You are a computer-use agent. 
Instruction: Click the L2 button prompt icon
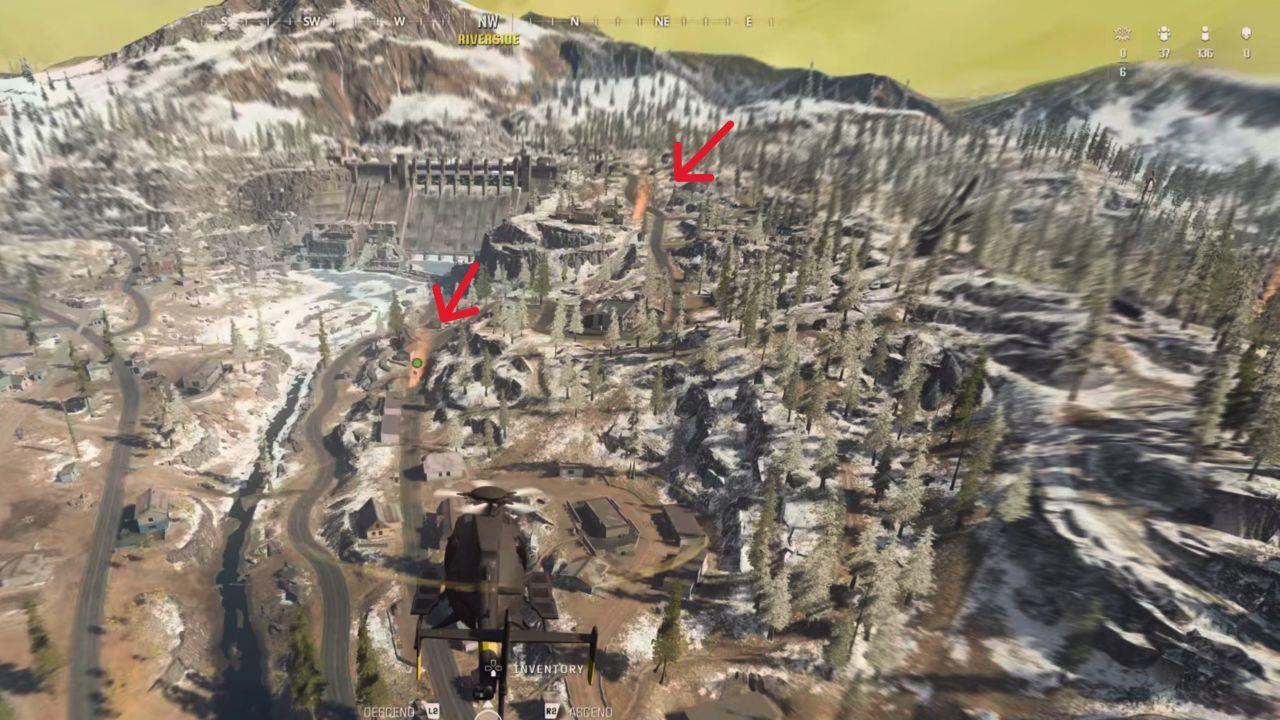(x=434, y=711)
